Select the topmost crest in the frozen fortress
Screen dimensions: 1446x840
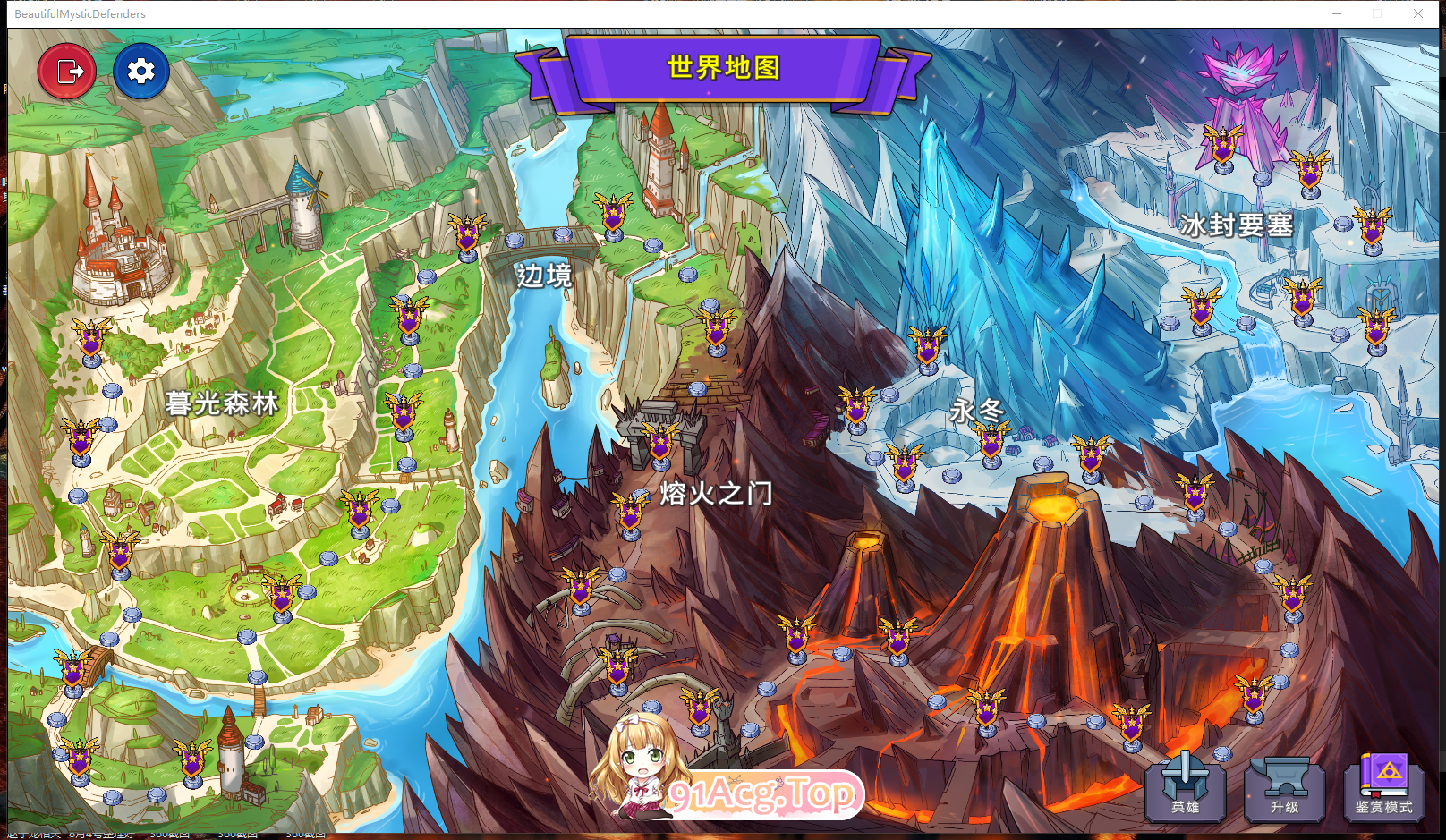(1221, 143)
